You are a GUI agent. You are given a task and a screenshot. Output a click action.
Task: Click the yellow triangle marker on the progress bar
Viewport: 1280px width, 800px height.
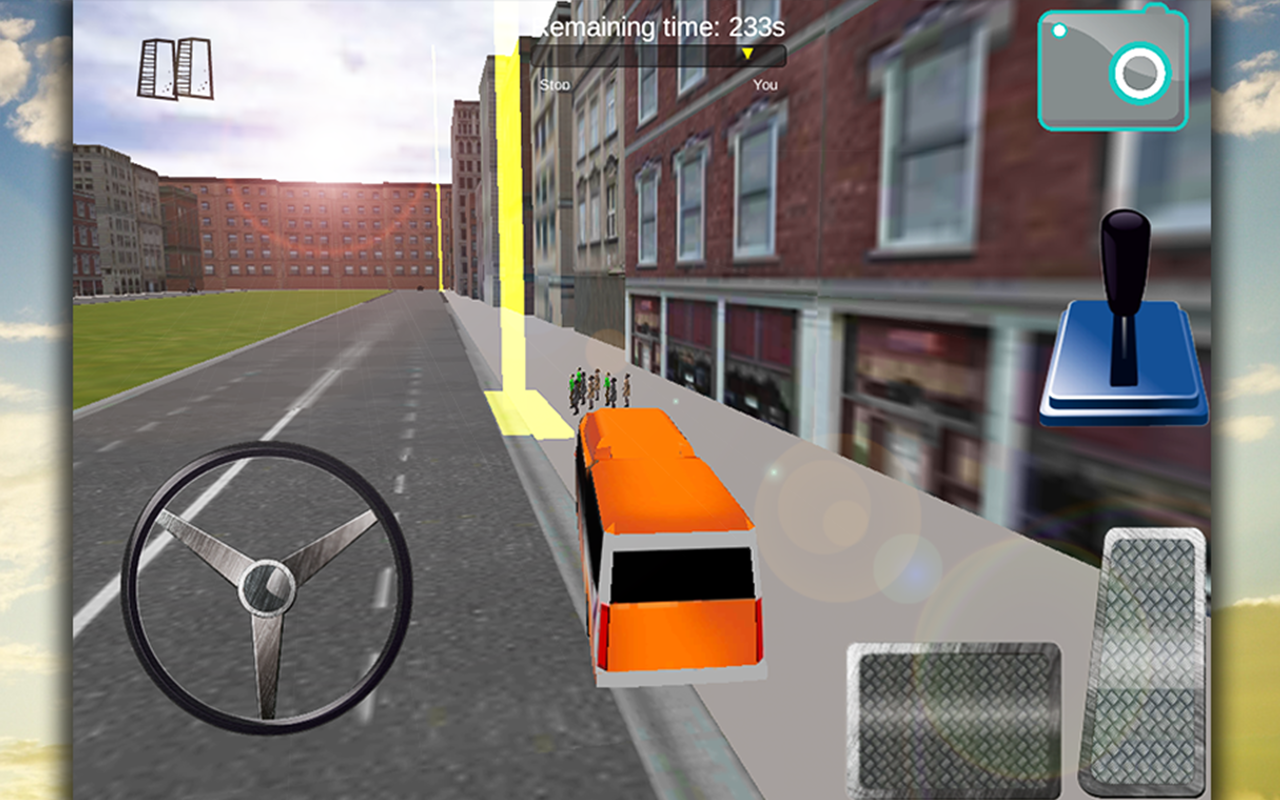[746, 53]
